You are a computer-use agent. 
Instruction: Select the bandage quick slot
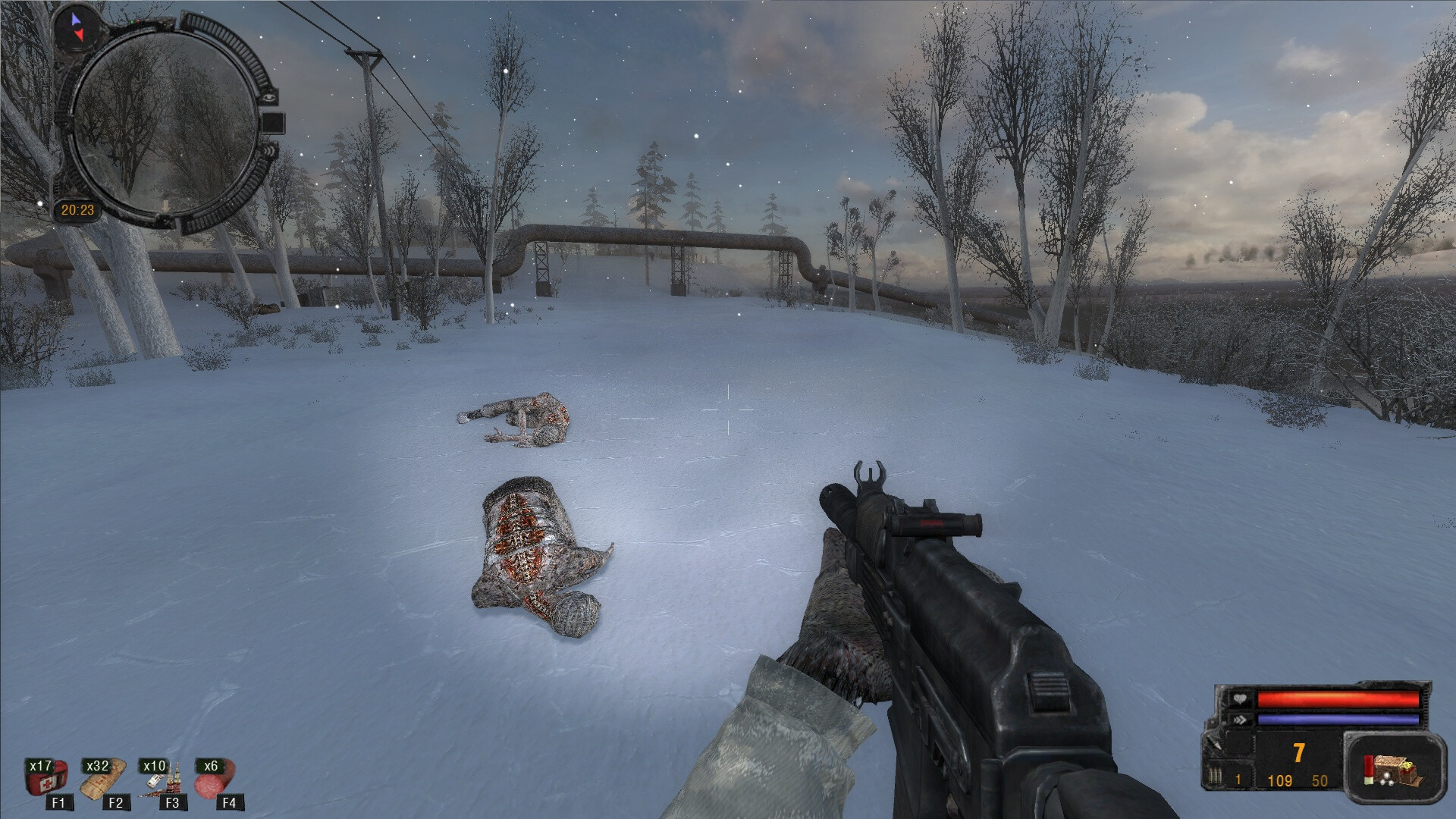102,779
